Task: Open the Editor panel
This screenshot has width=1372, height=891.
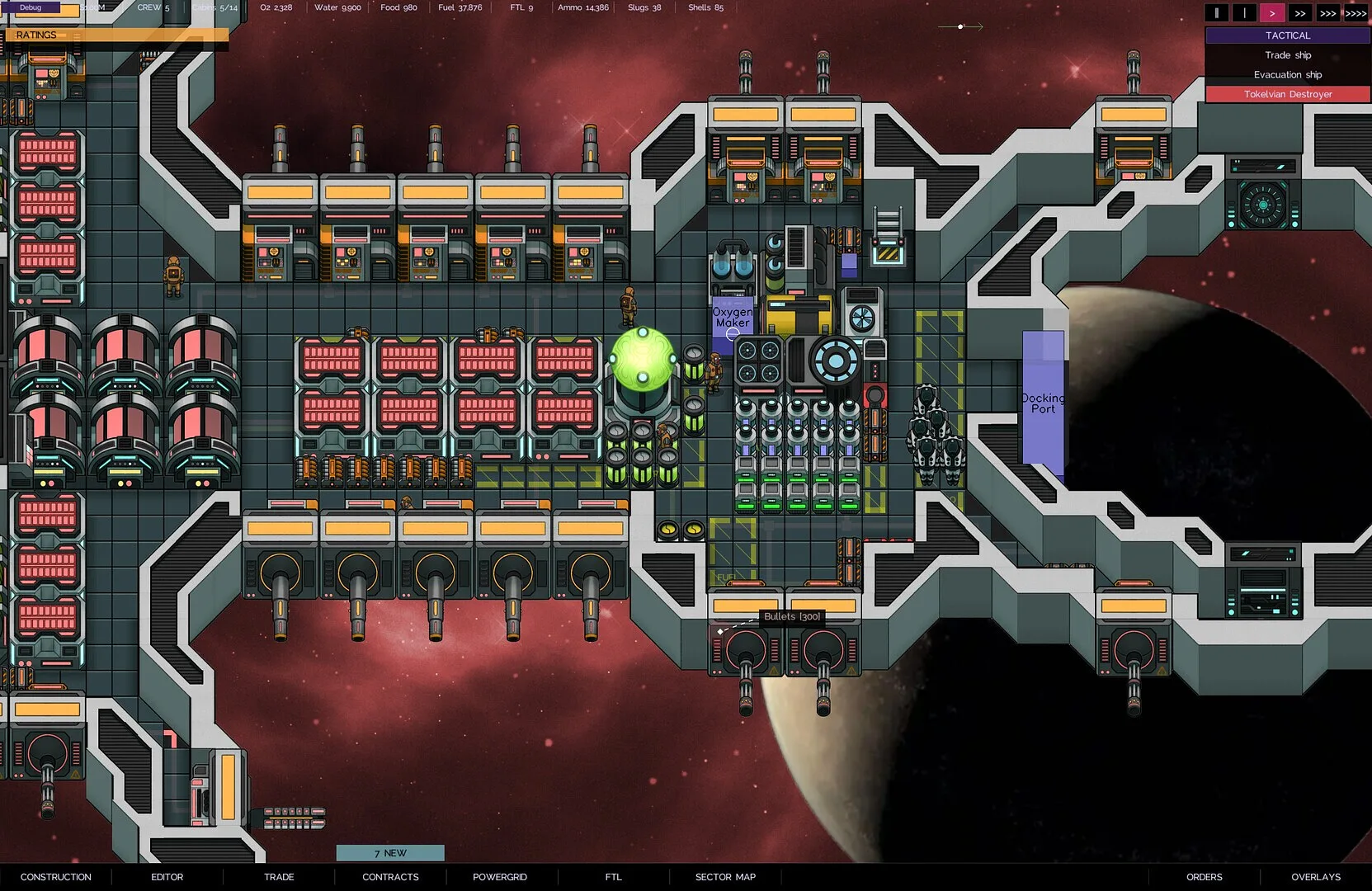Action: click(x=167, y=877)
